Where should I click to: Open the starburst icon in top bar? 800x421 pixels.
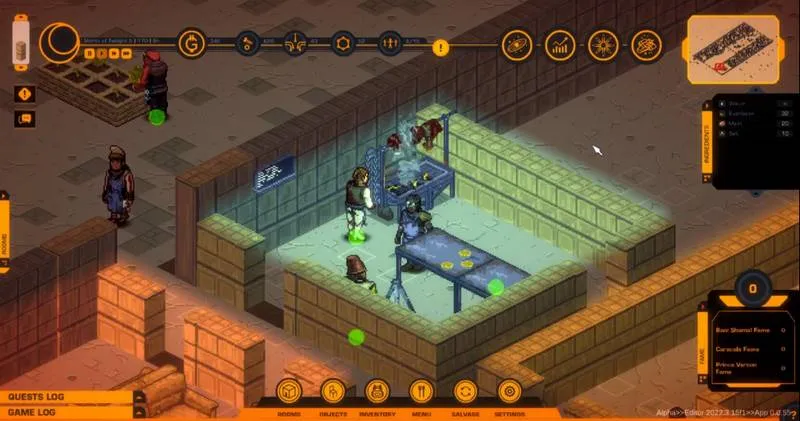pos(603,44)
